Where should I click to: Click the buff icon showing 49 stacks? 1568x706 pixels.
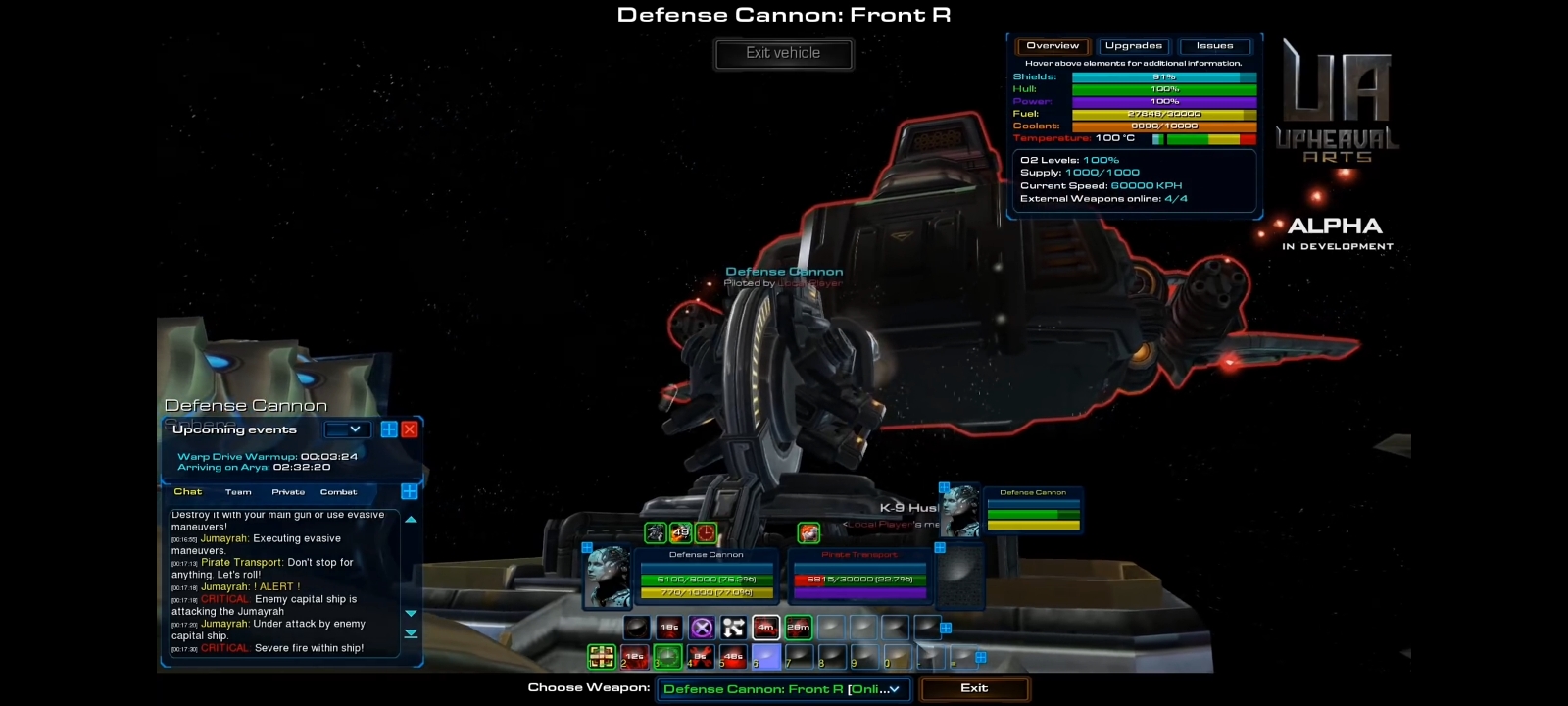click(x=681, y=532)
